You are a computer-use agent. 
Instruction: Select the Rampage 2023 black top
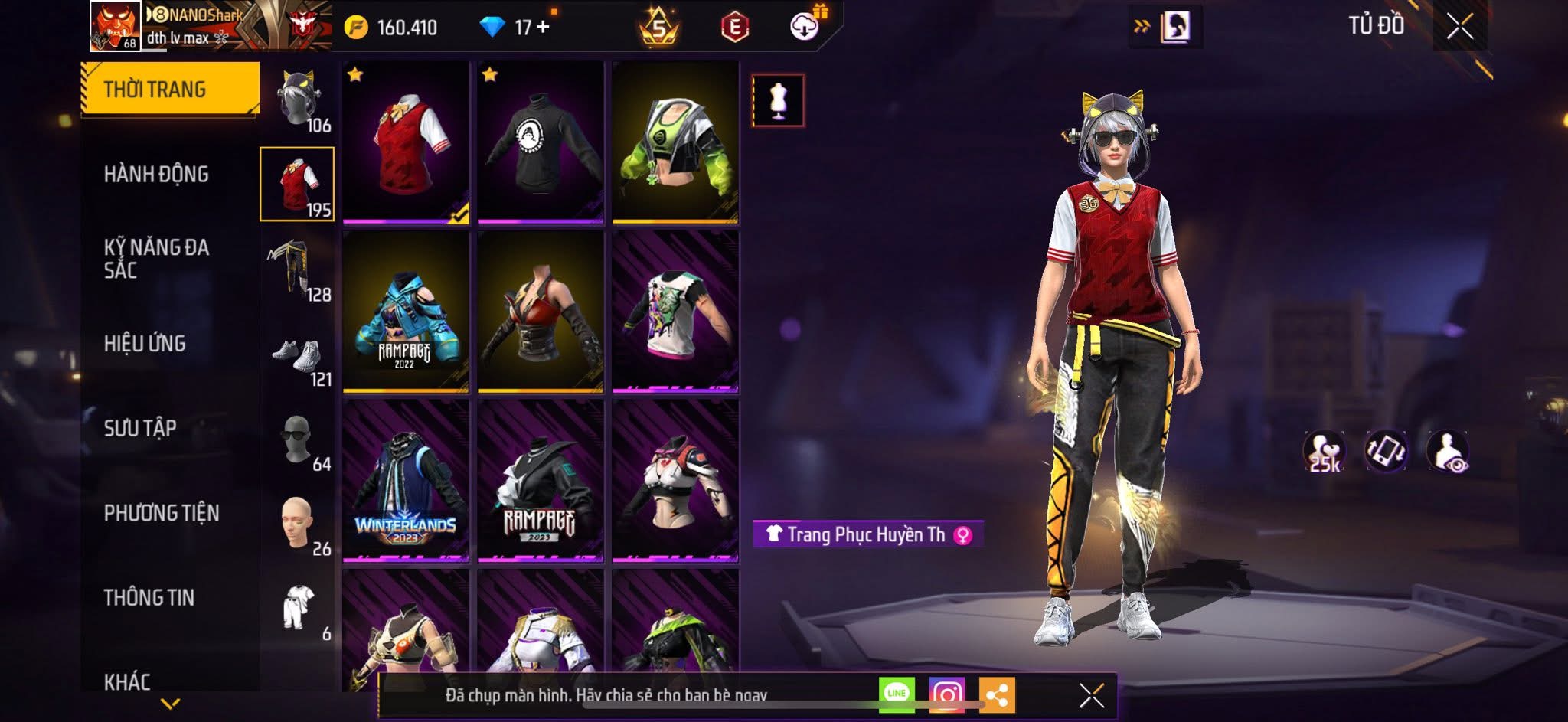click(541, 481)
